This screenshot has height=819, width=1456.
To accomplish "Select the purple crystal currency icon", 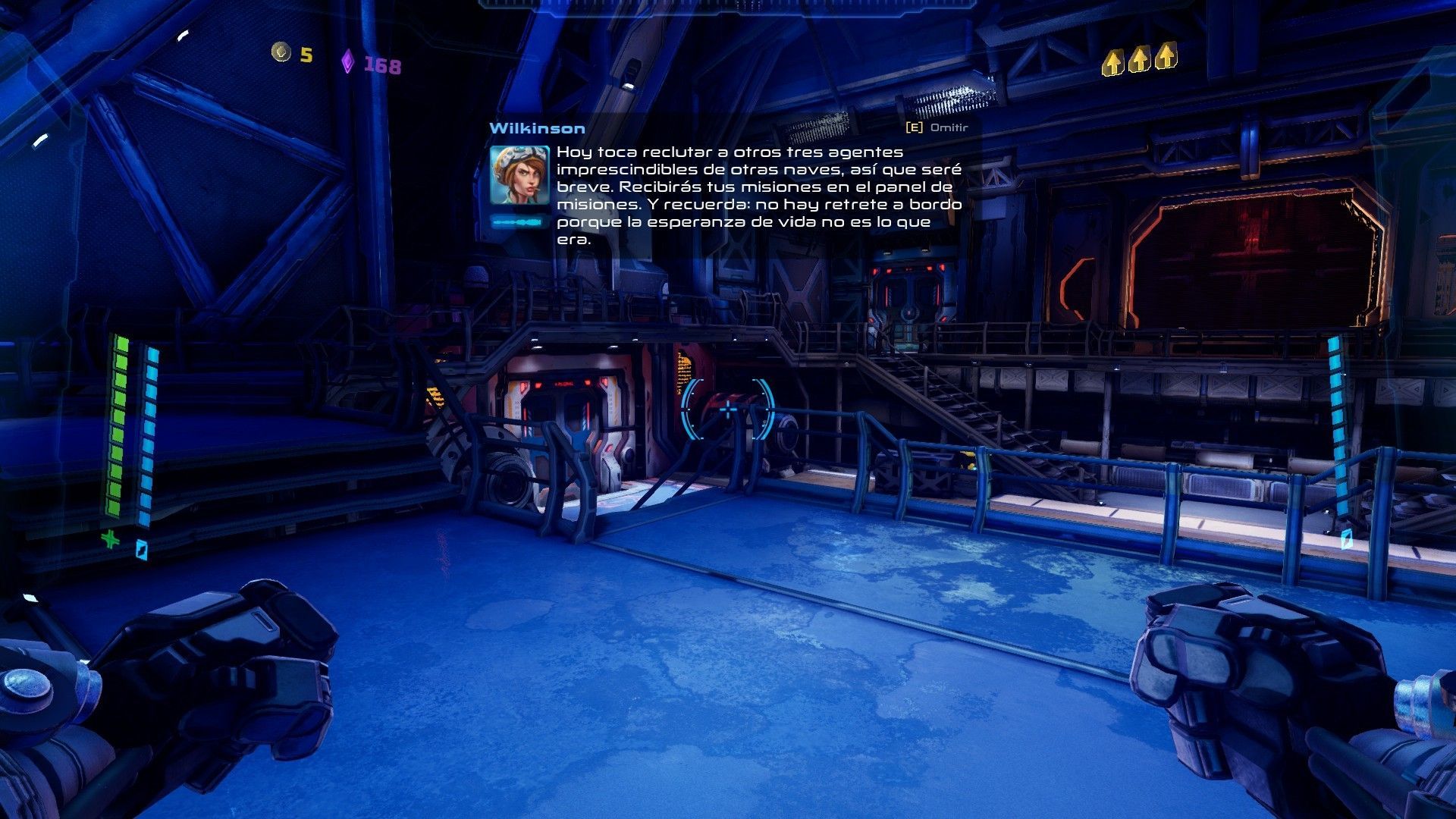I will (x=347, y=61).
